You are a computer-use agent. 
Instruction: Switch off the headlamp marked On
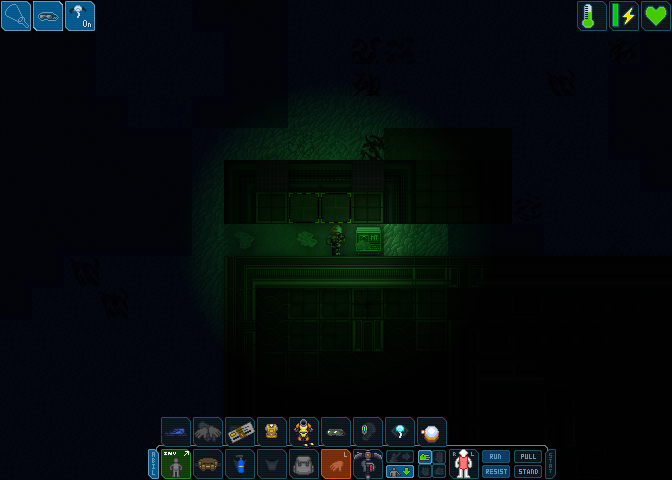pyautogui.click(x=80, y=16)
